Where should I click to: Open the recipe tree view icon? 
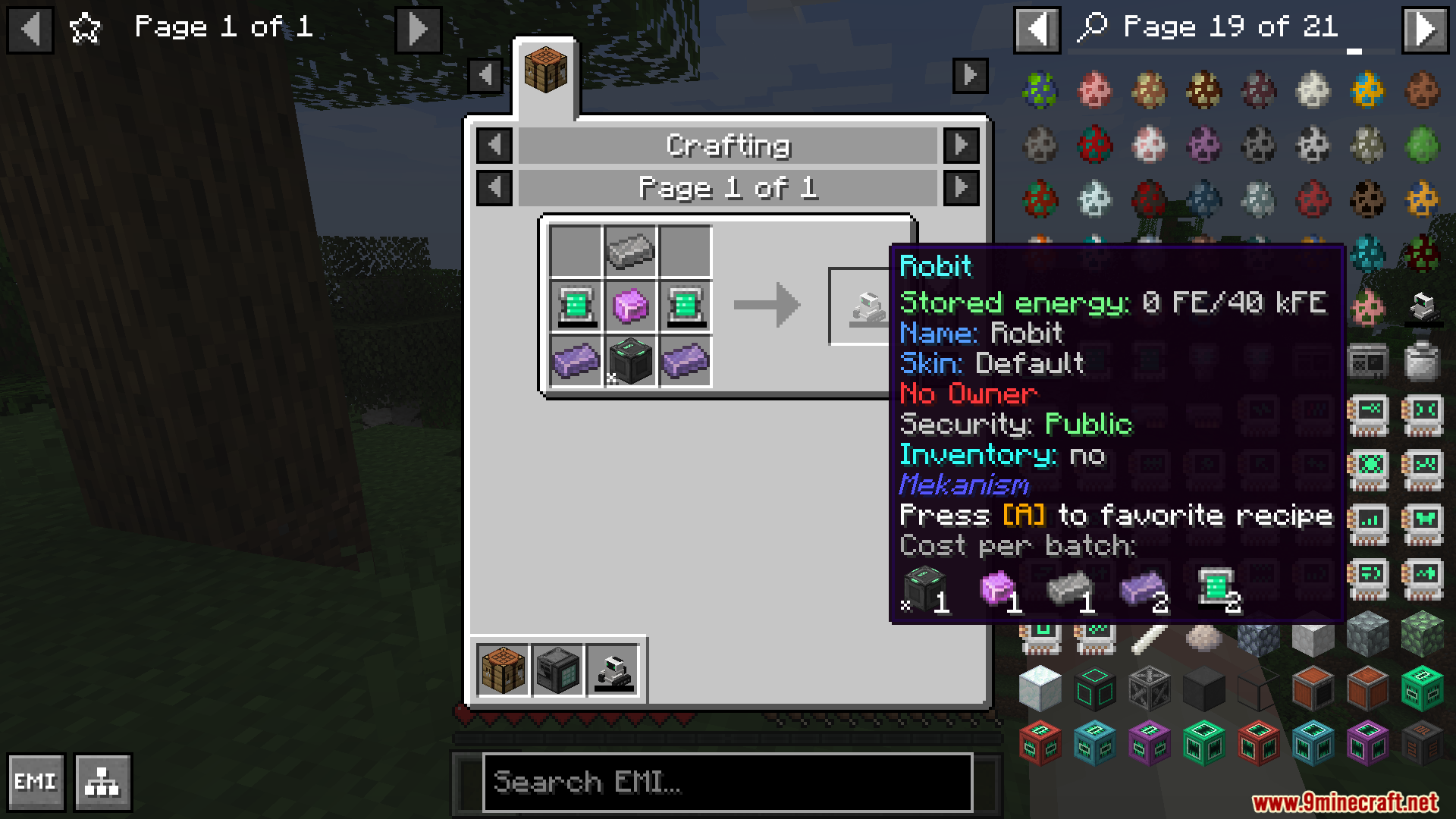click(102, 782)
